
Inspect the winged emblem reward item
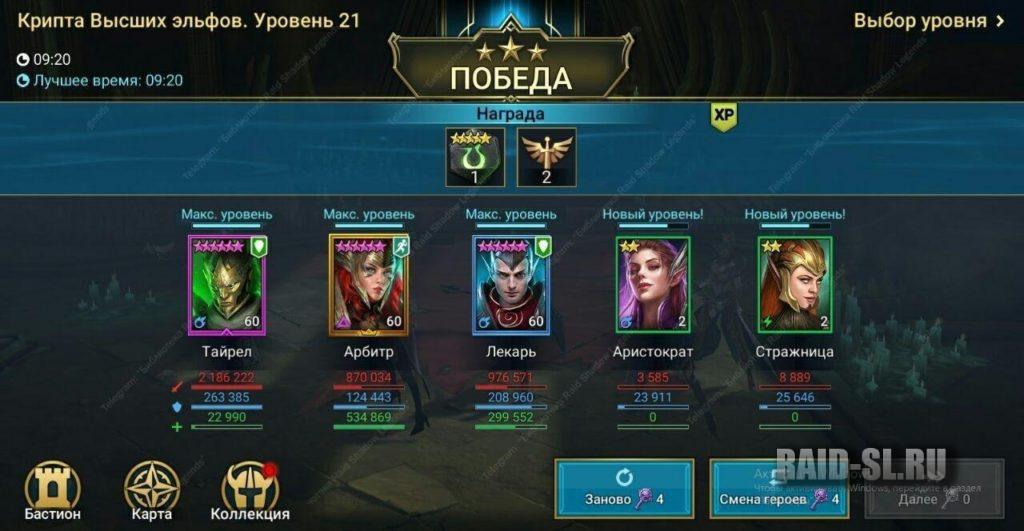(546, 157)
